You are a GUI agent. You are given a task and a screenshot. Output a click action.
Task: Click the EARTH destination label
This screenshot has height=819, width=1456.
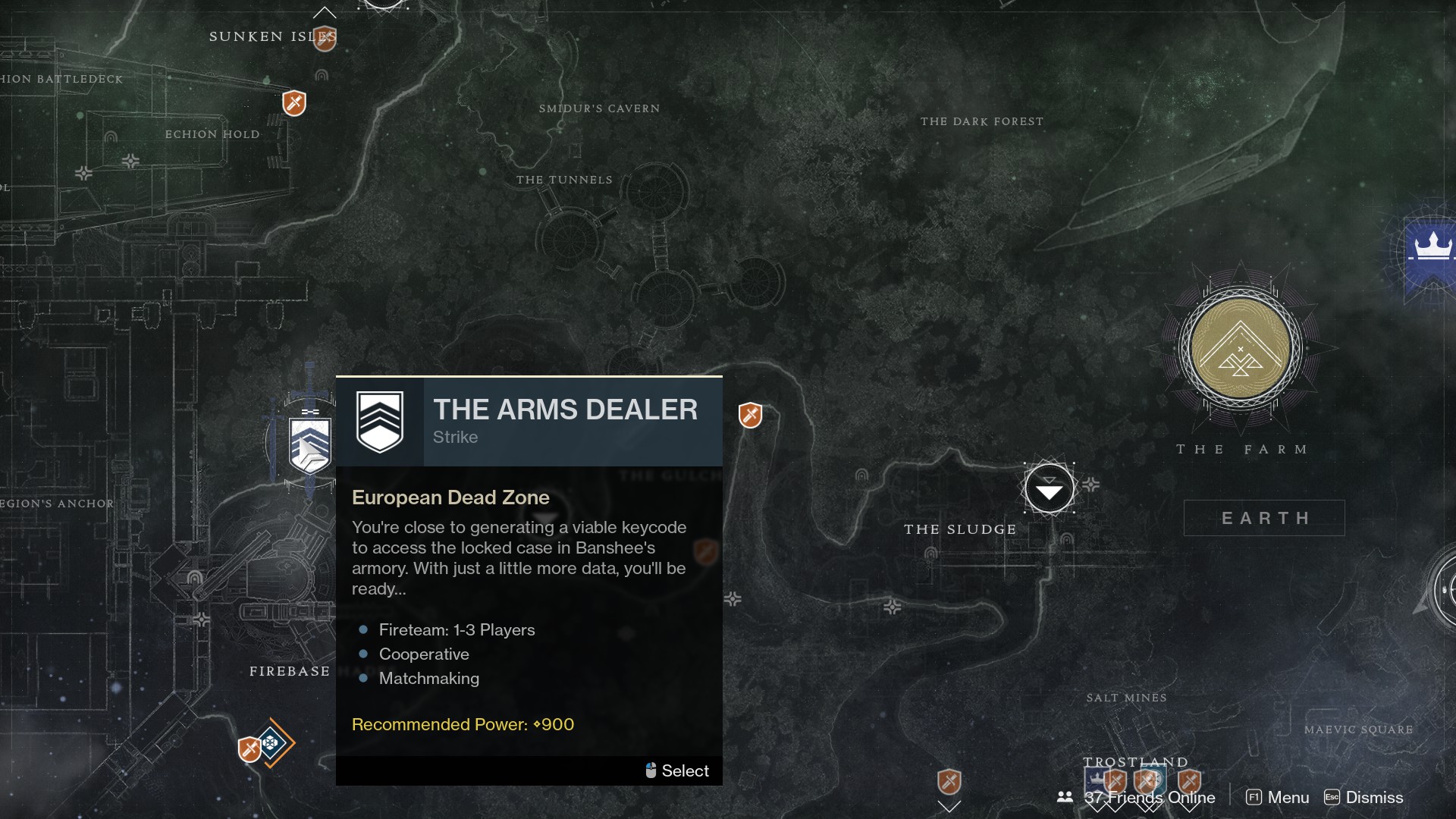coord(1264,518)
